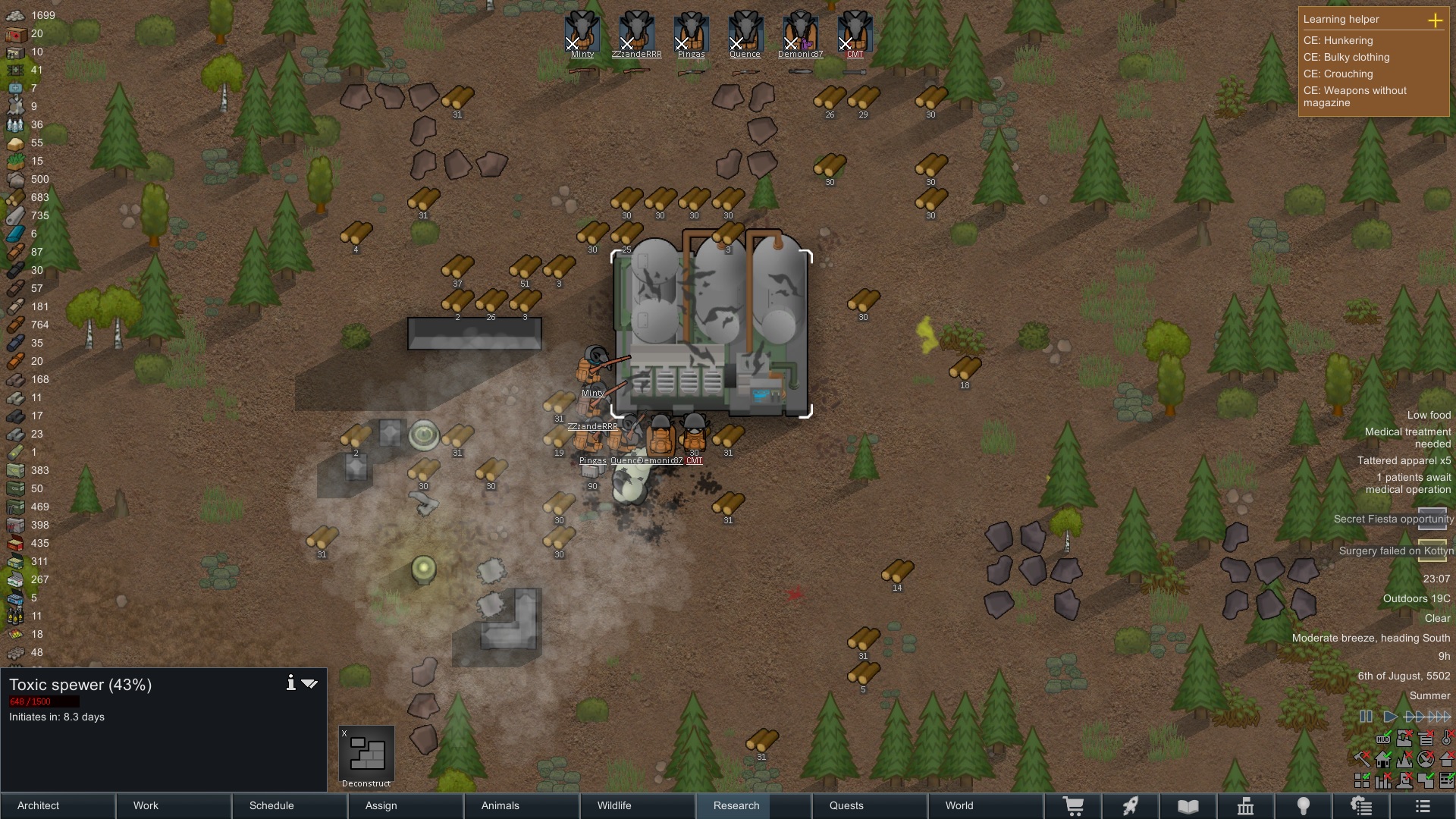1456x819 pixels.
Task: Open the Assign tab
Action: 407,805
